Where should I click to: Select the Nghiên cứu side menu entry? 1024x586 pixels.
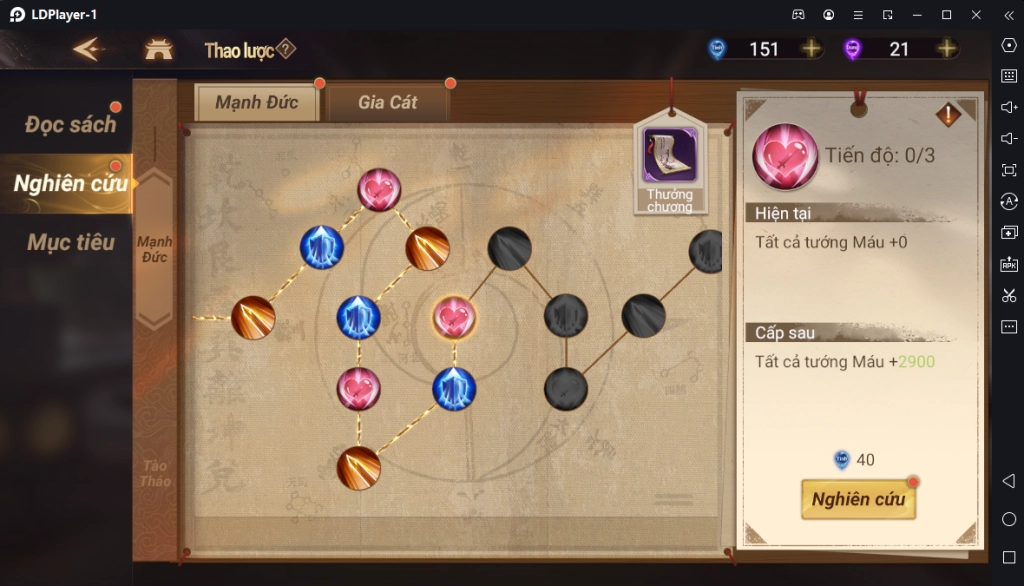tap(70, 183)
